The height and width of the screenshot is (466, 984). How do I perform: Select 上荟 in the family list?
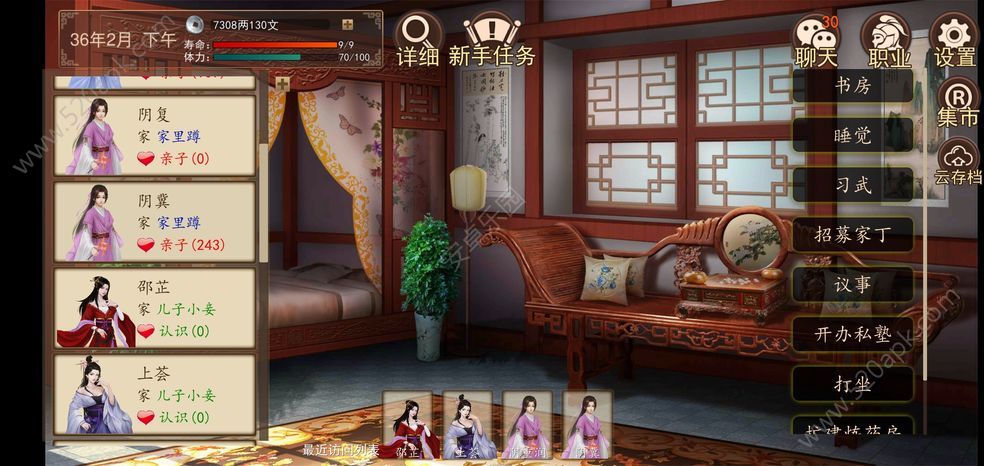155,394
